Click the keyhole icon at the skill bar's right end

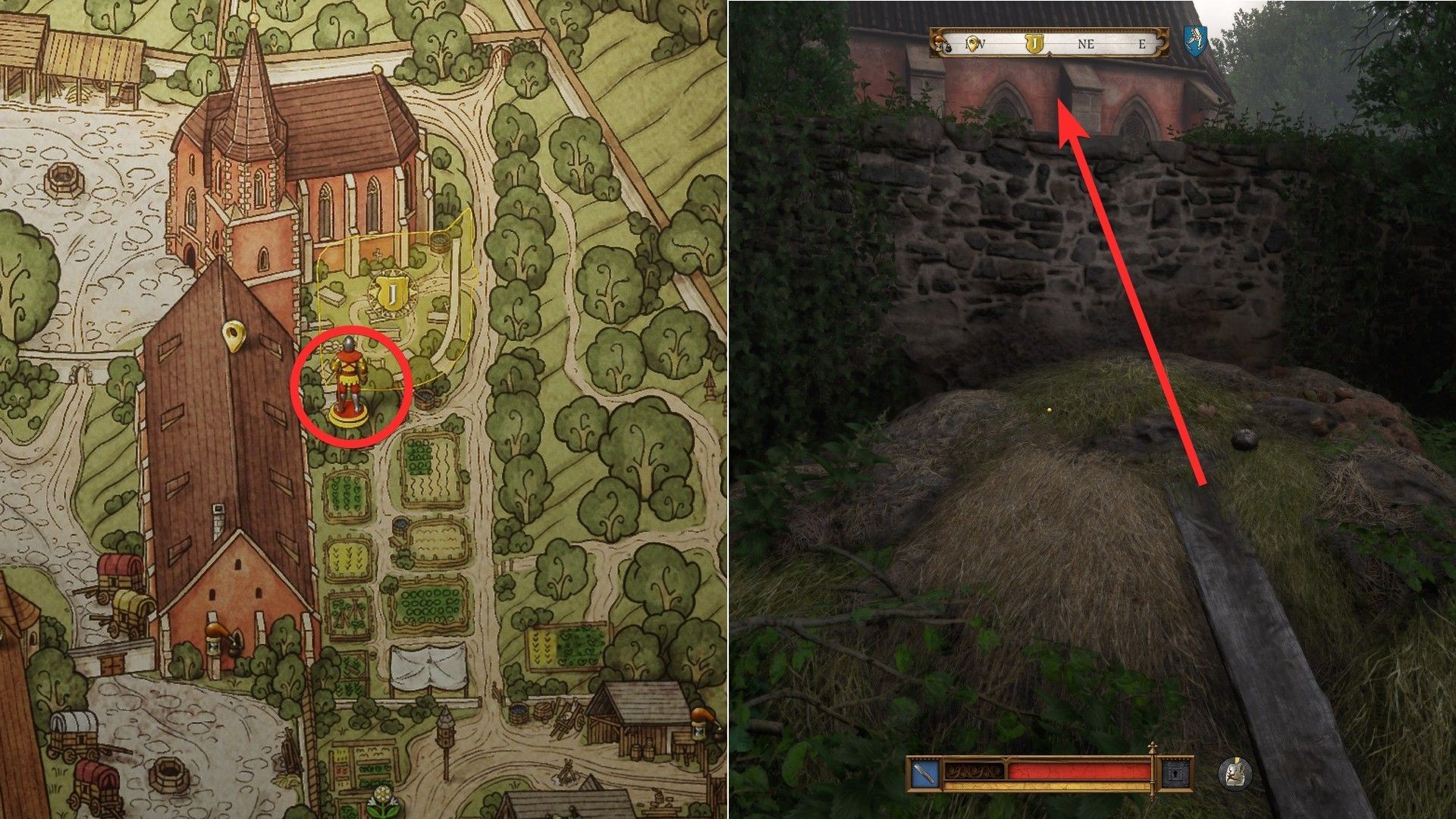click(1175, 773)
